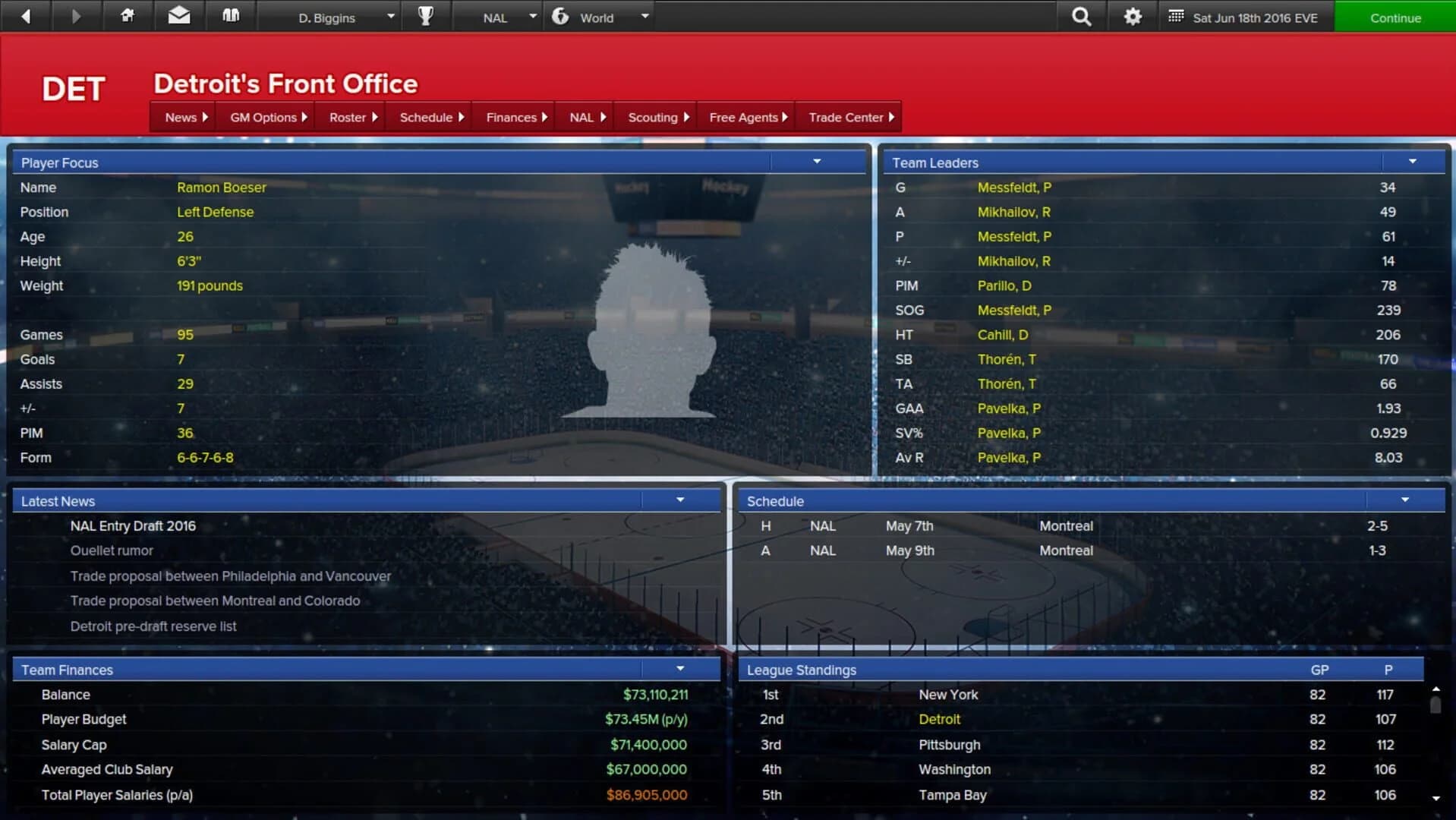Navigate back with the left arrow icon

pos(25,16)
